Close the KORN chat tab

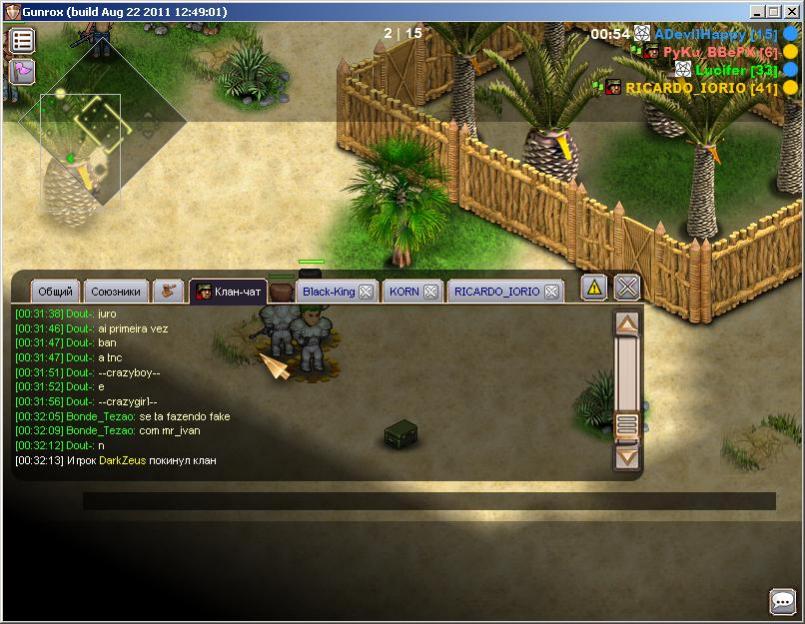pos(430,292)
